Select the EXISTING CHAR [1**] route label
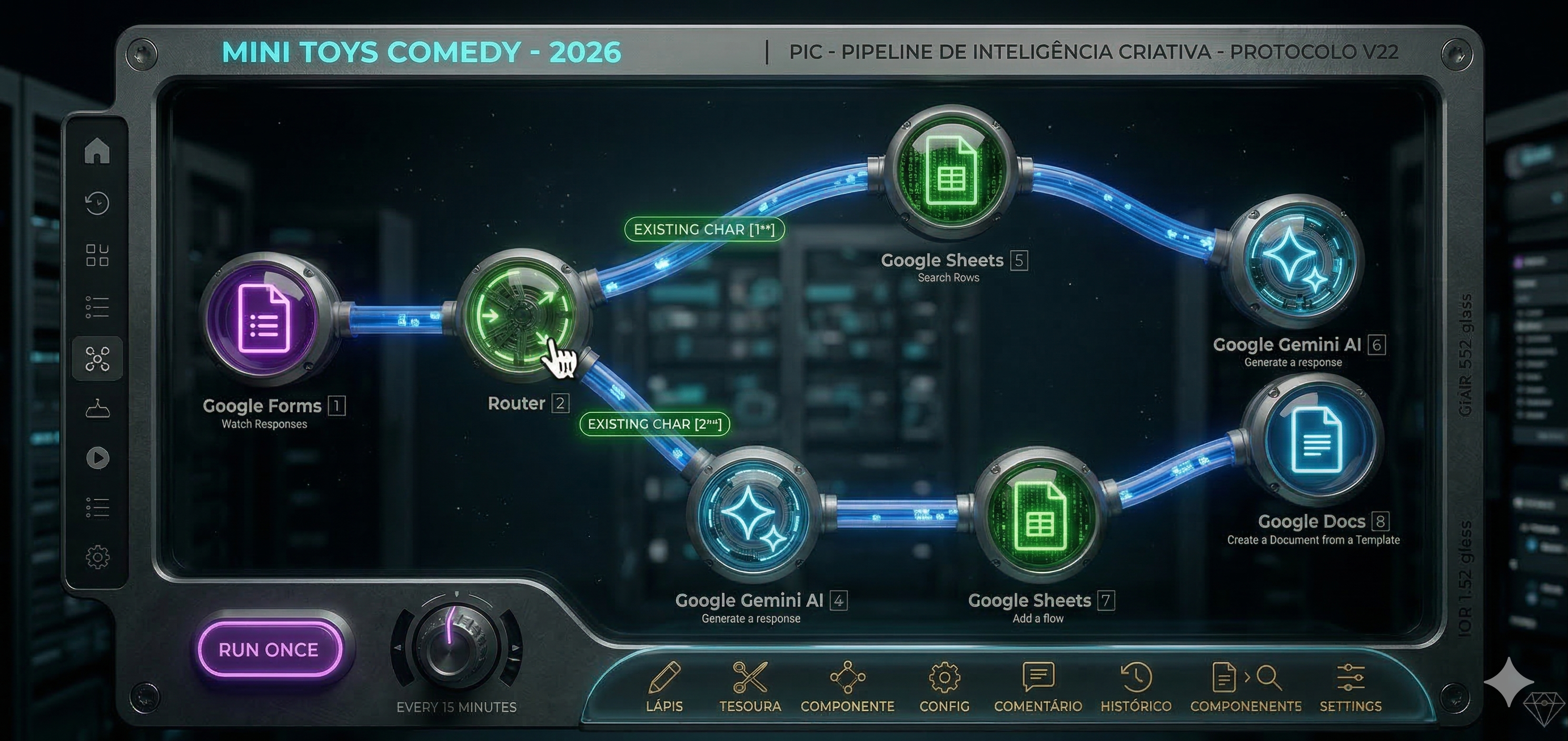1568x741 pixels. [704, 229]
